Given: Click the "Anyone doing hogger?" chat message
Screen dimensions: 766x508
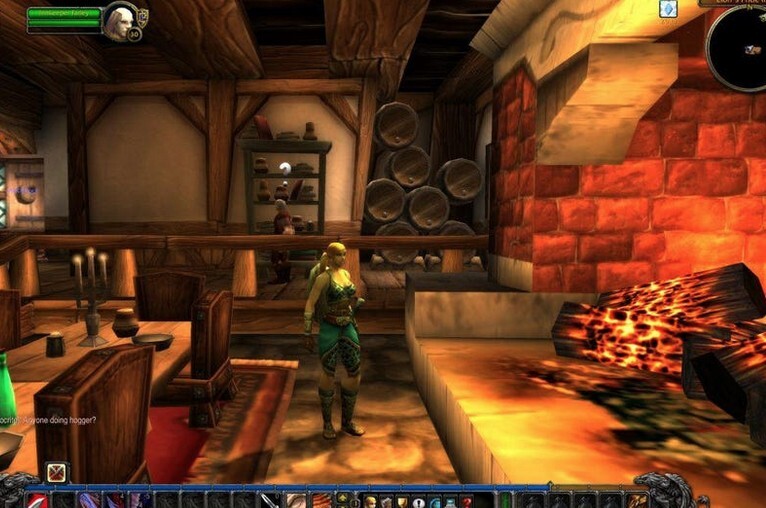Looking at the screenshot, I should coord(48,420).
